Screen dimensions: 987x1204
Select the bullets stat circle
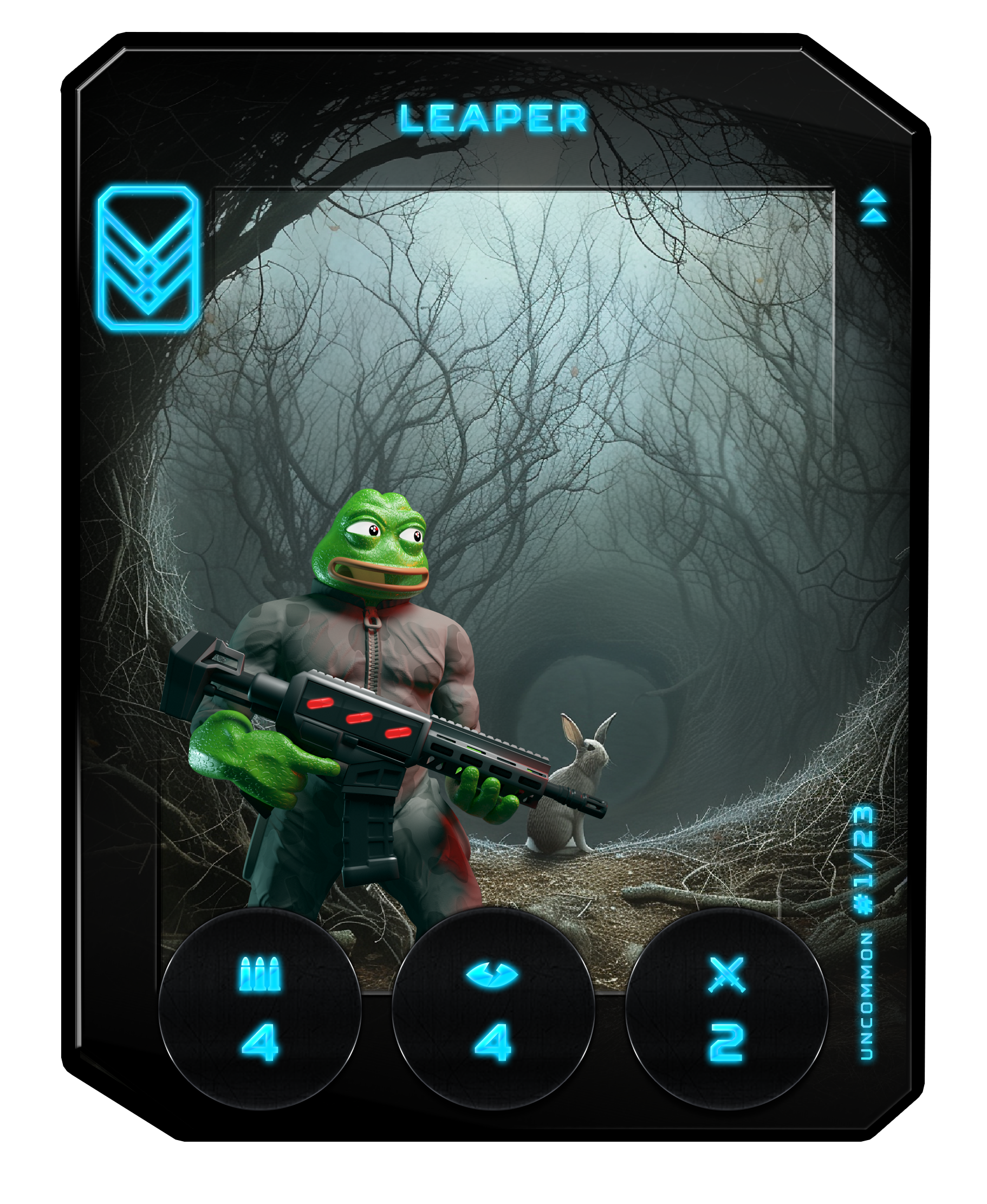pyautogui.click(x=260, y=1009)
